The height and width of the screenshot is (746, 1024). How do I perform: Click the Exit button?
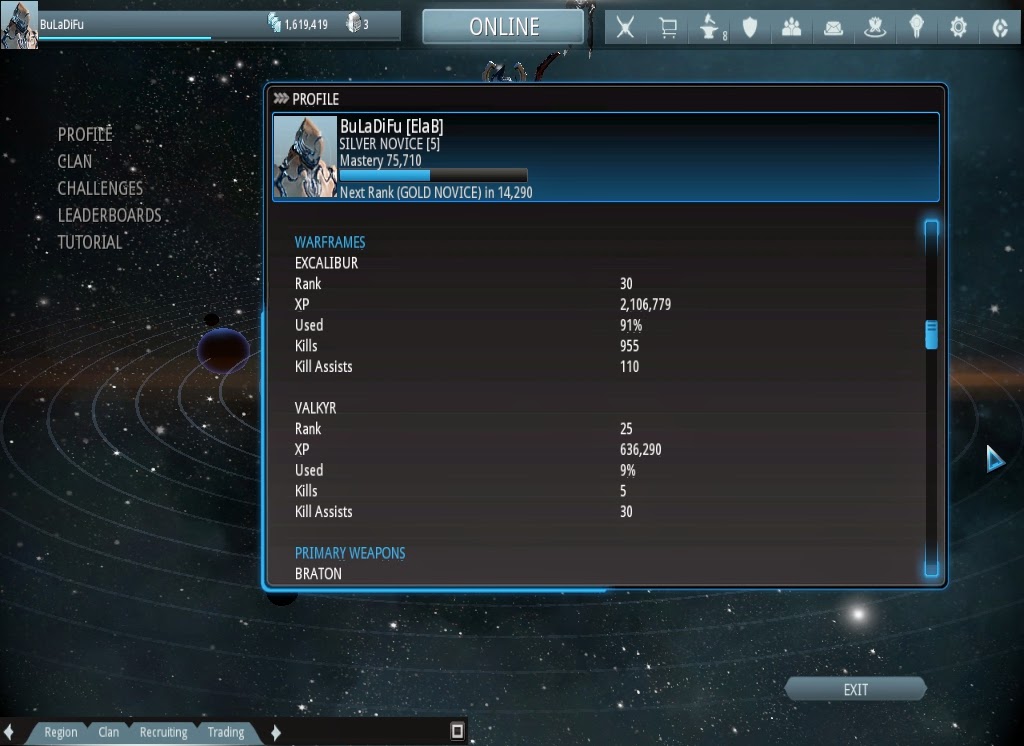coord(855,690)
